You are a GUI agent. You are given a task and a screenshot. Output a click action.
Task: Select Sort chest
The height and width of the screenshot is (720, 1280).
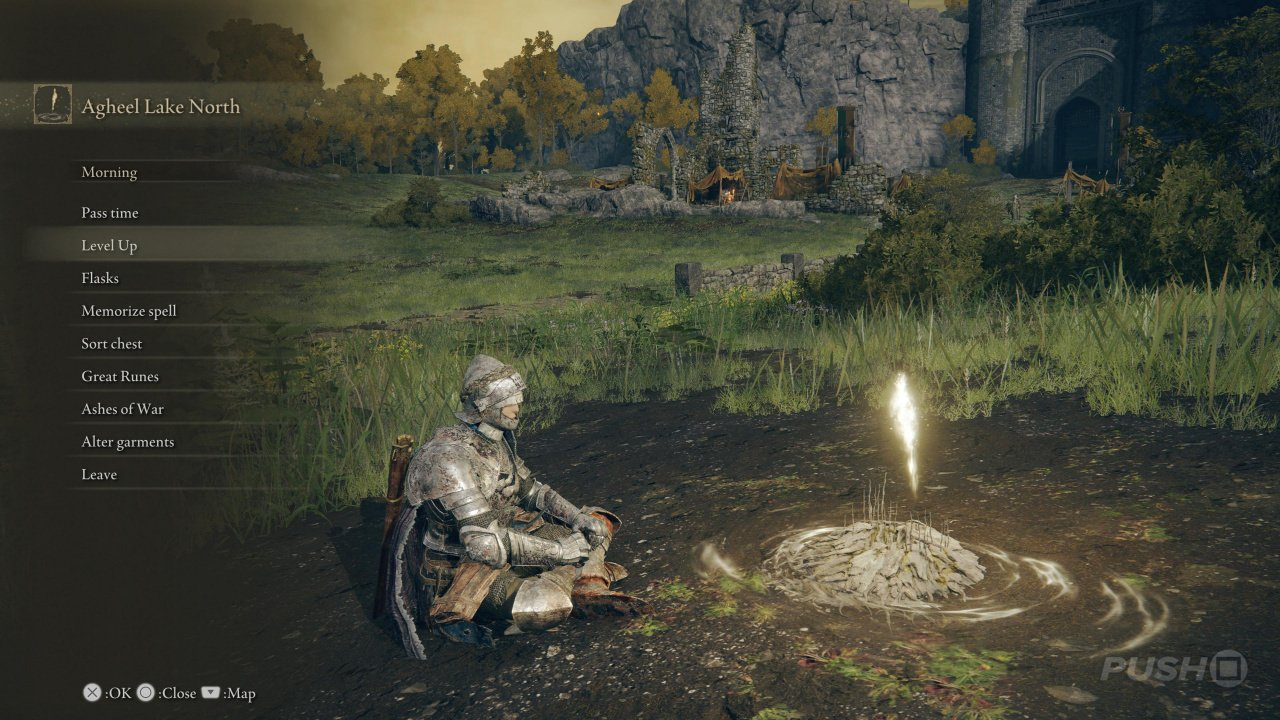pyautogui.click(x=112, y=344)
